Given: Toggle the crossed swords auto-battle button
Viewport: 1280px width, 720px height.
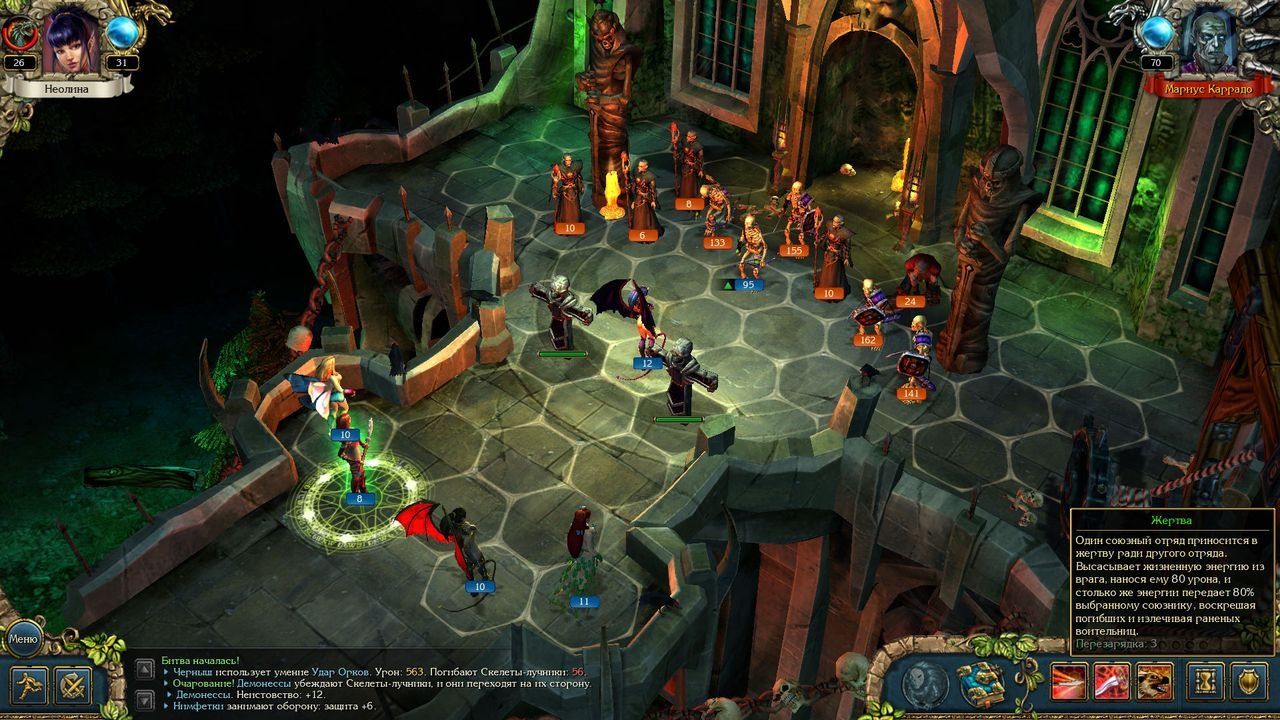Looking at the screenshot, I should (x=73, y=685).
